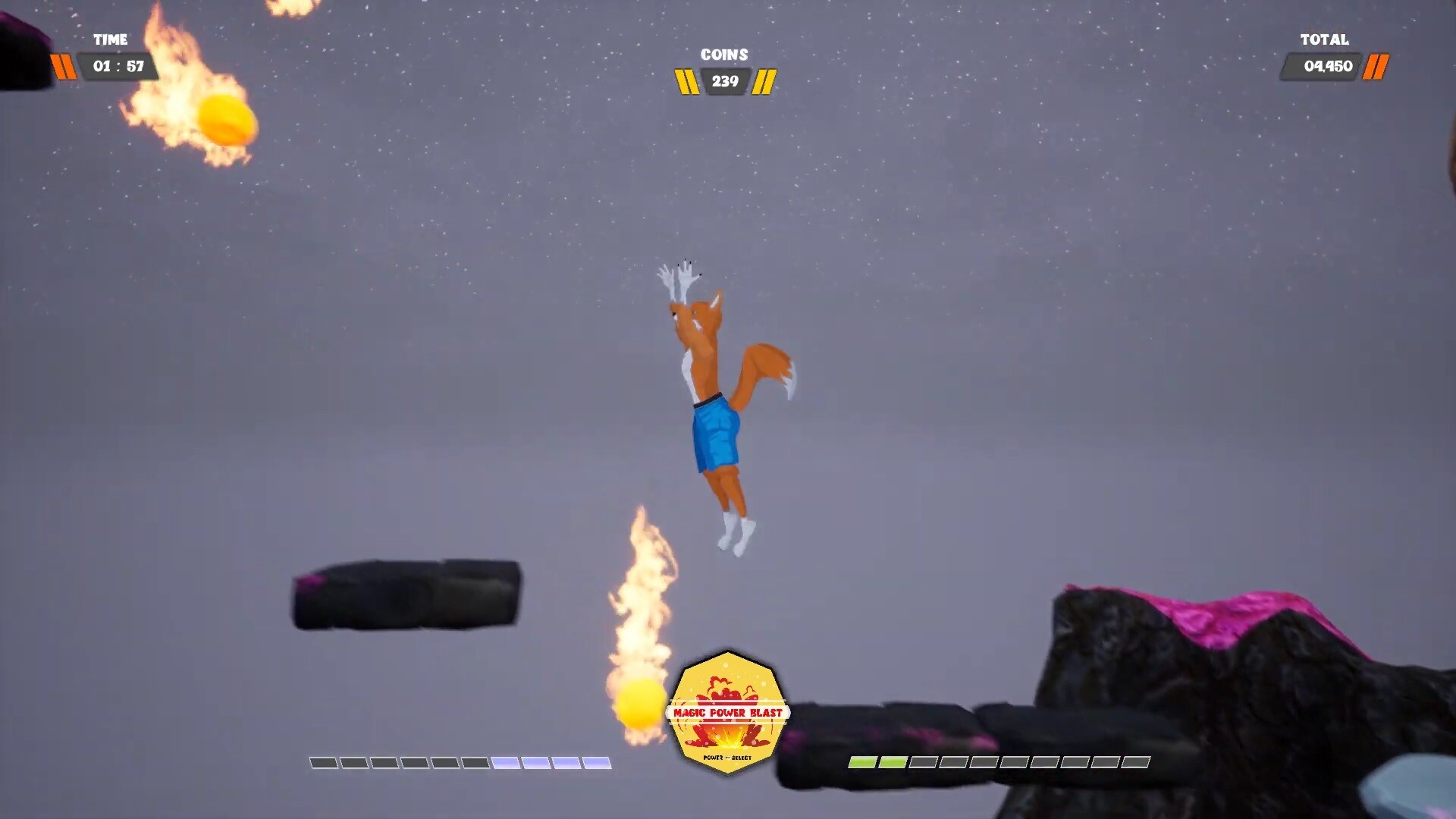Click the orange pause bars beside the timer

point(64,66)
